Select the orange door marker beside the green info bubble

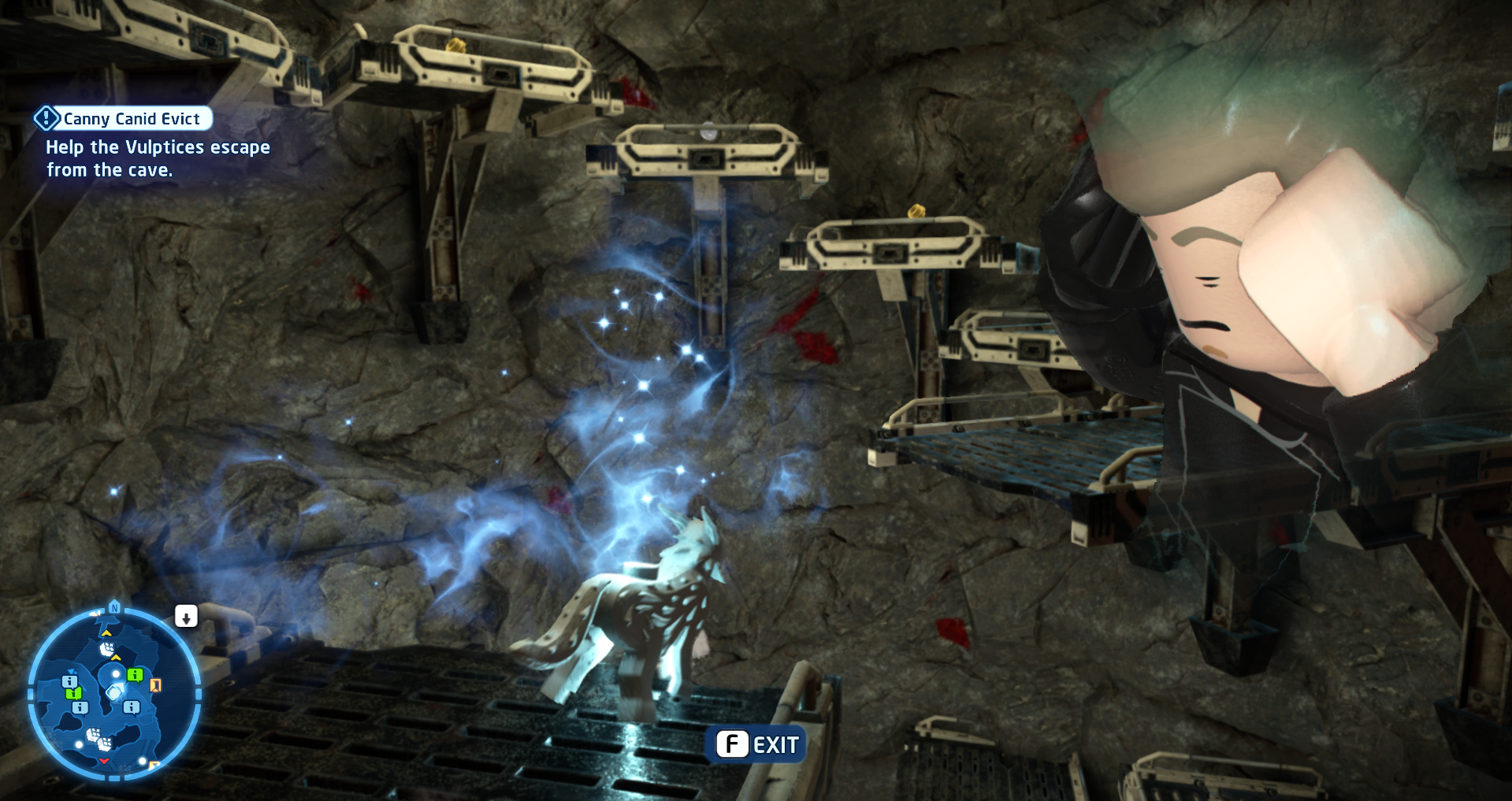point(155,685)
